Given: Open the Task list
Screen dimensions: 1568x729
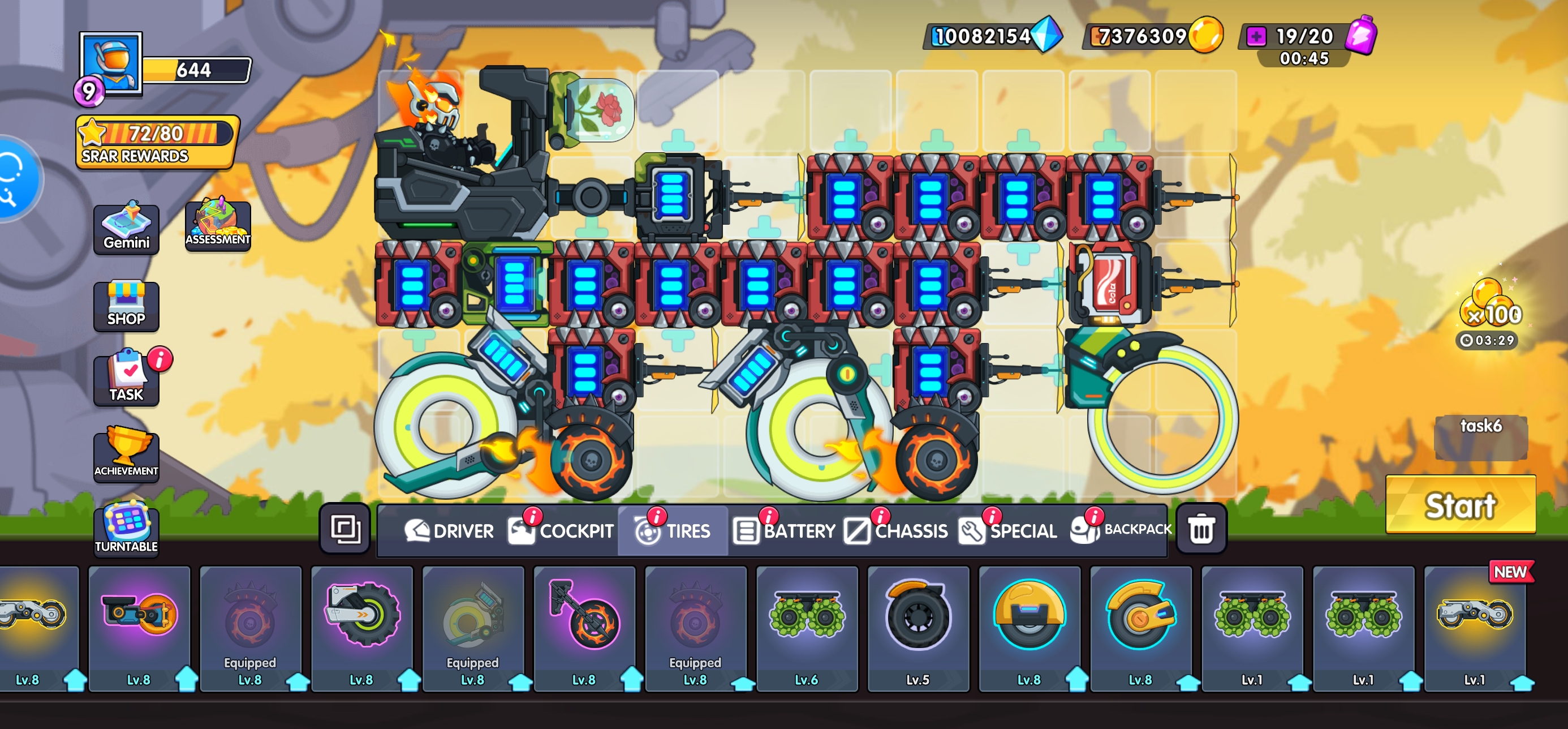Looking at the screenshot, I should click(x=126, y=379).
